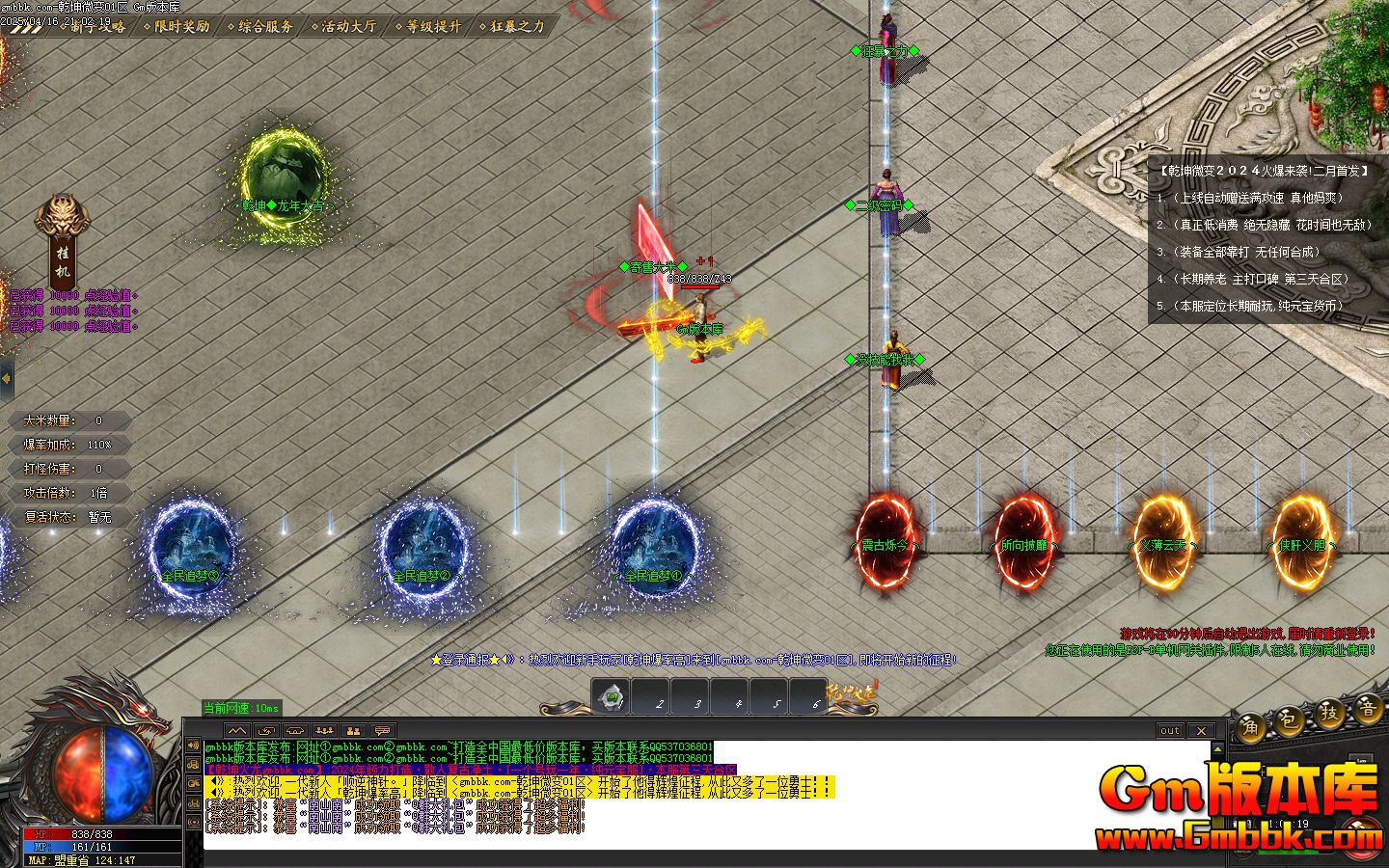Open the skill window via the 技 icon

point(1331,718)
